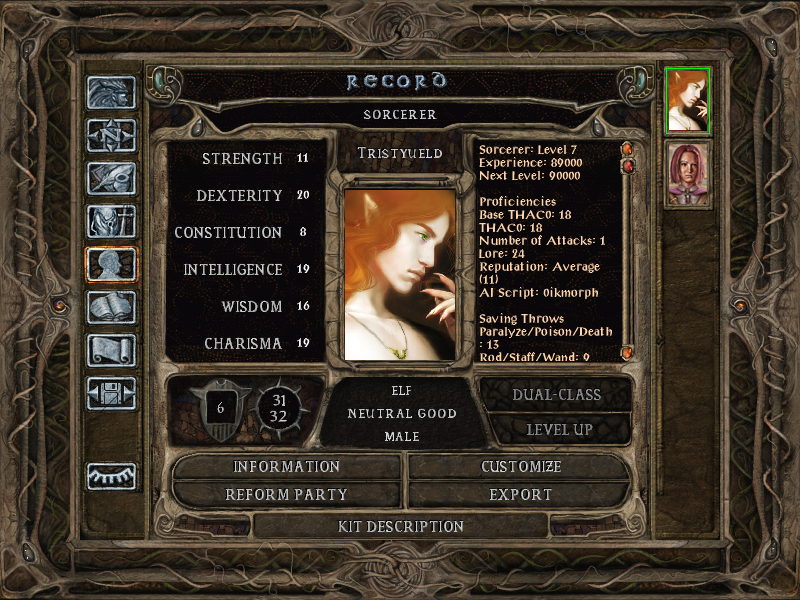Show the Kit Description
Viewport: 800px width, 600px height.
point(400,526)
